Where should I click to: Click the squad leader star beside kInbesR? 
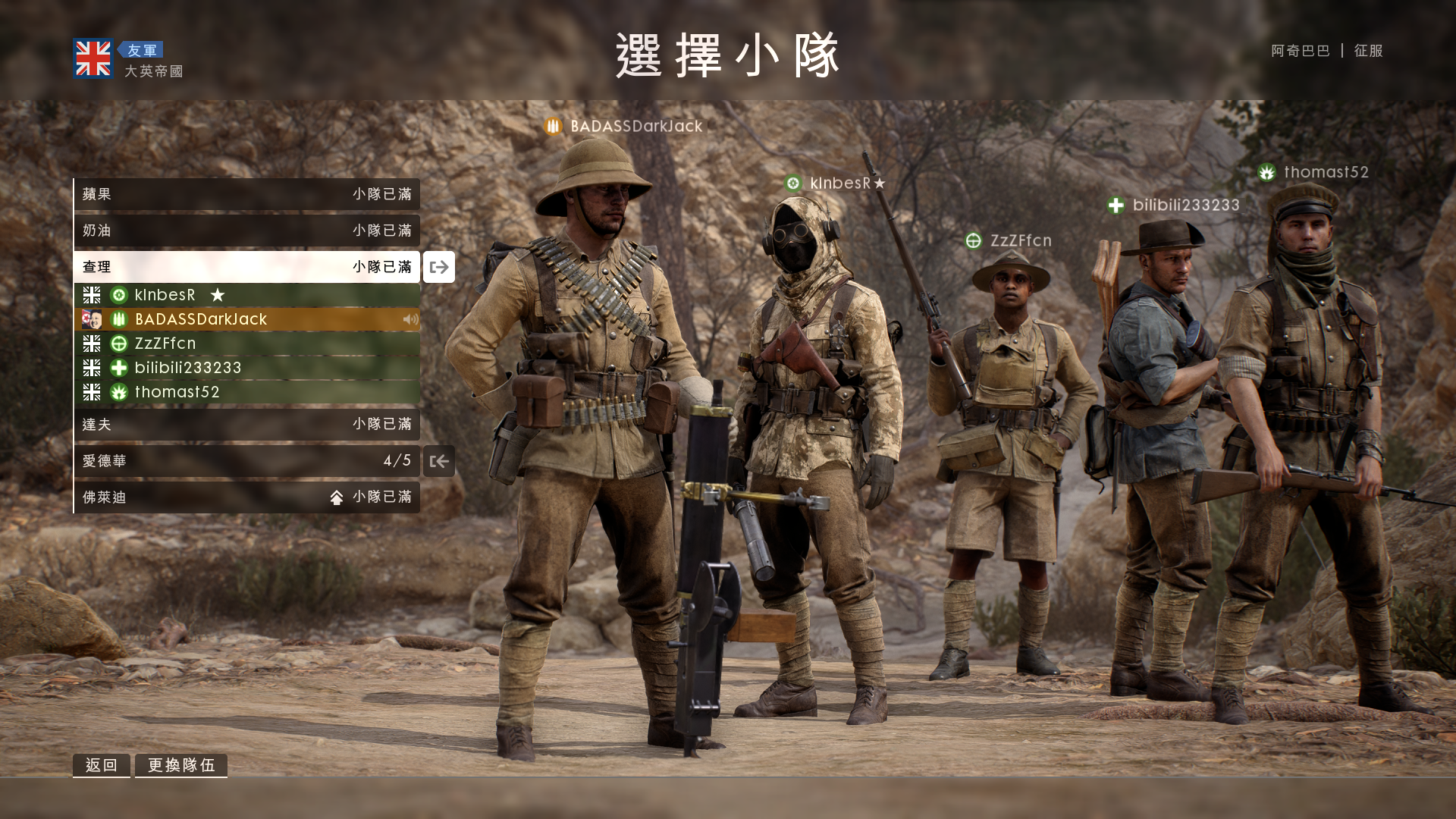tap(218, 295)
